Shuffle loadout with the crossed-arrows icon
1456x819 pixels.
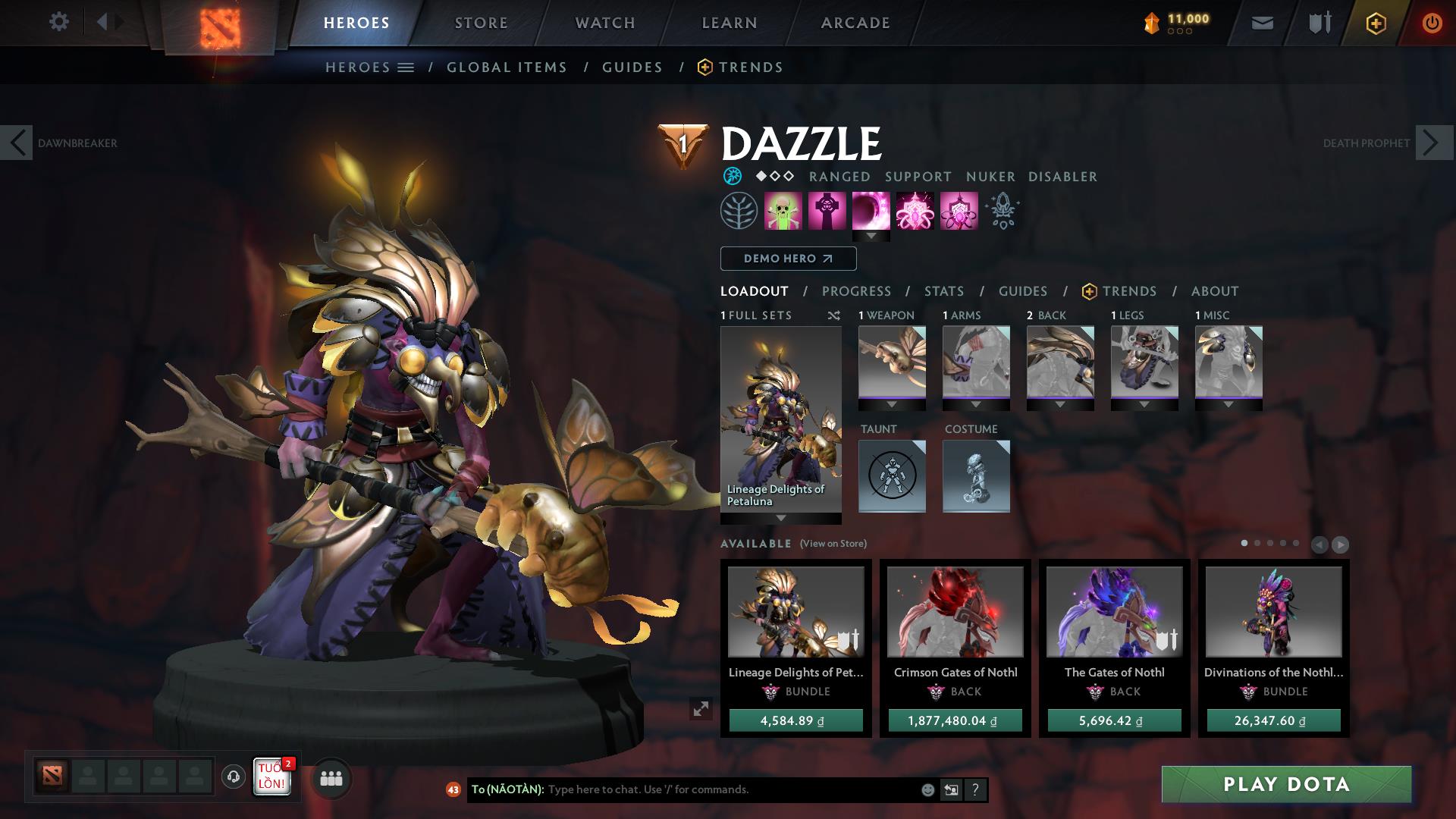(x=835, y=315)
